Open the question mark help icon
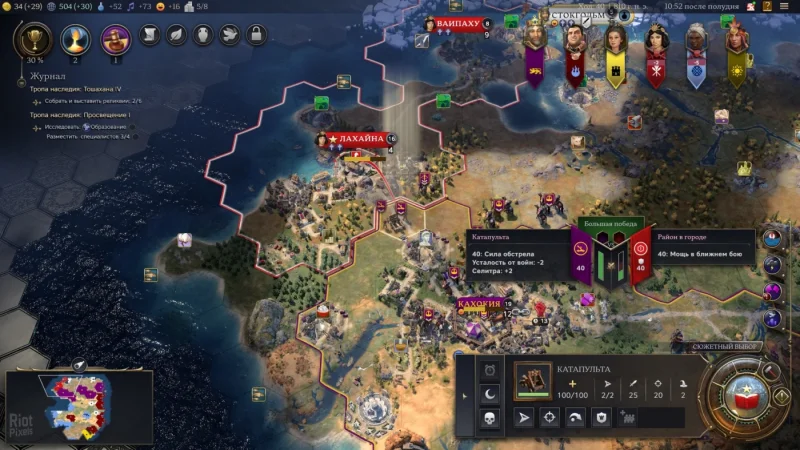The width and height of the screenshot is (800, 450). 767,6
